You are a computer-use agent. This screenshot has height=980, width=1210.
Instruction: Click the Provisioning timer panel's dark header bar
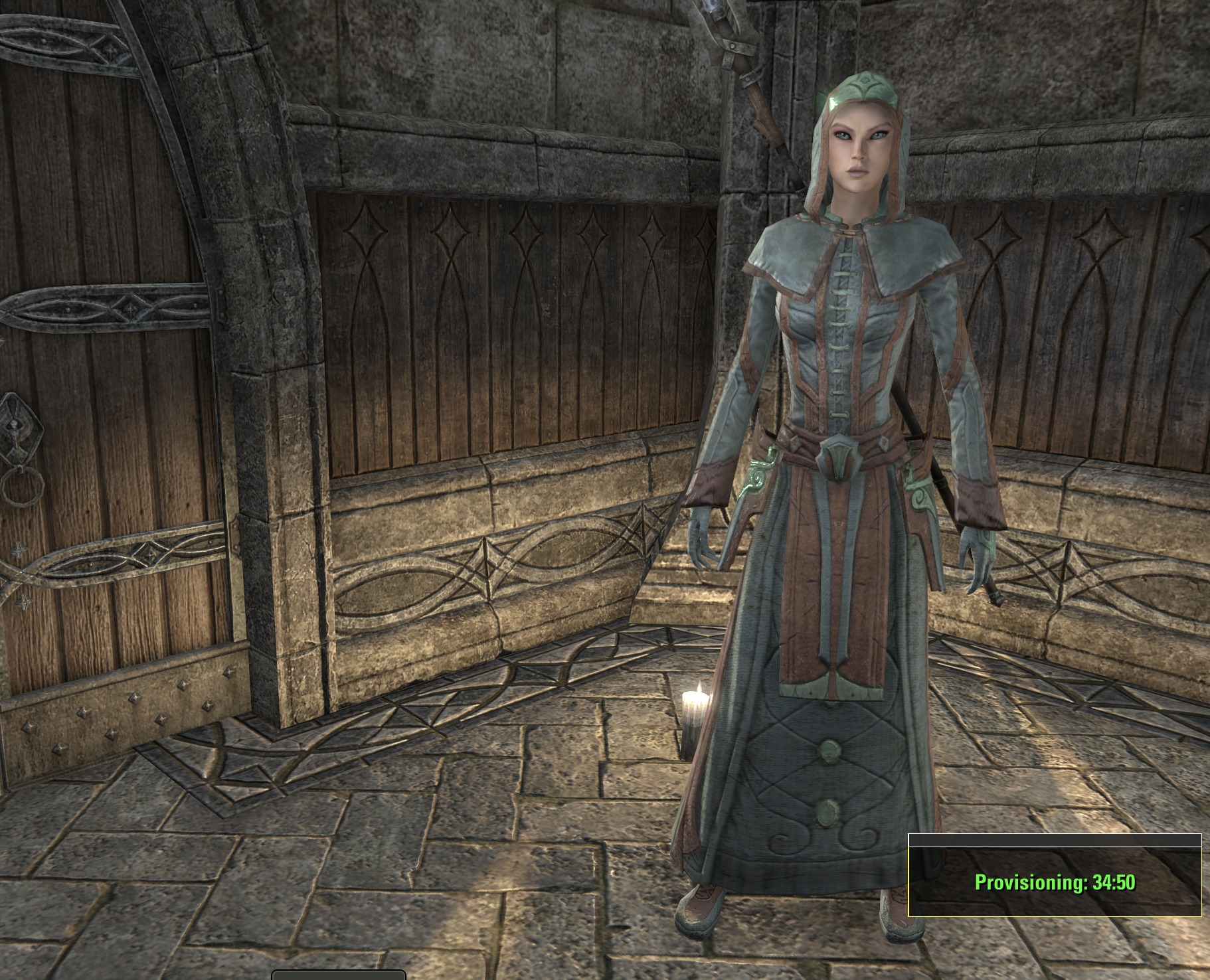tap(1055, 841)
